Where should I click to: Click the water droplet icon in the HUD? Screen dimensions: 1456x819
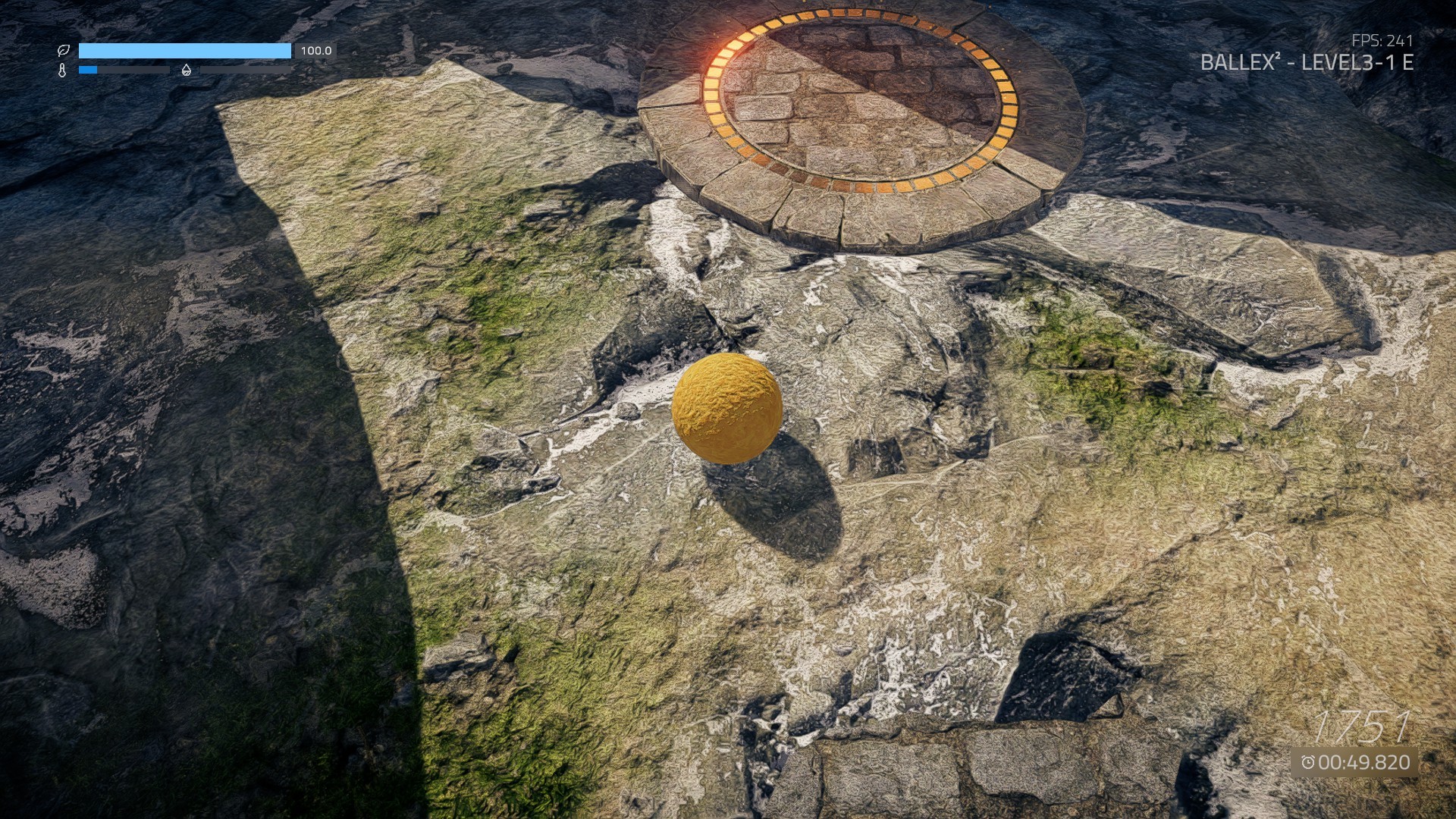tap(187, 70)
